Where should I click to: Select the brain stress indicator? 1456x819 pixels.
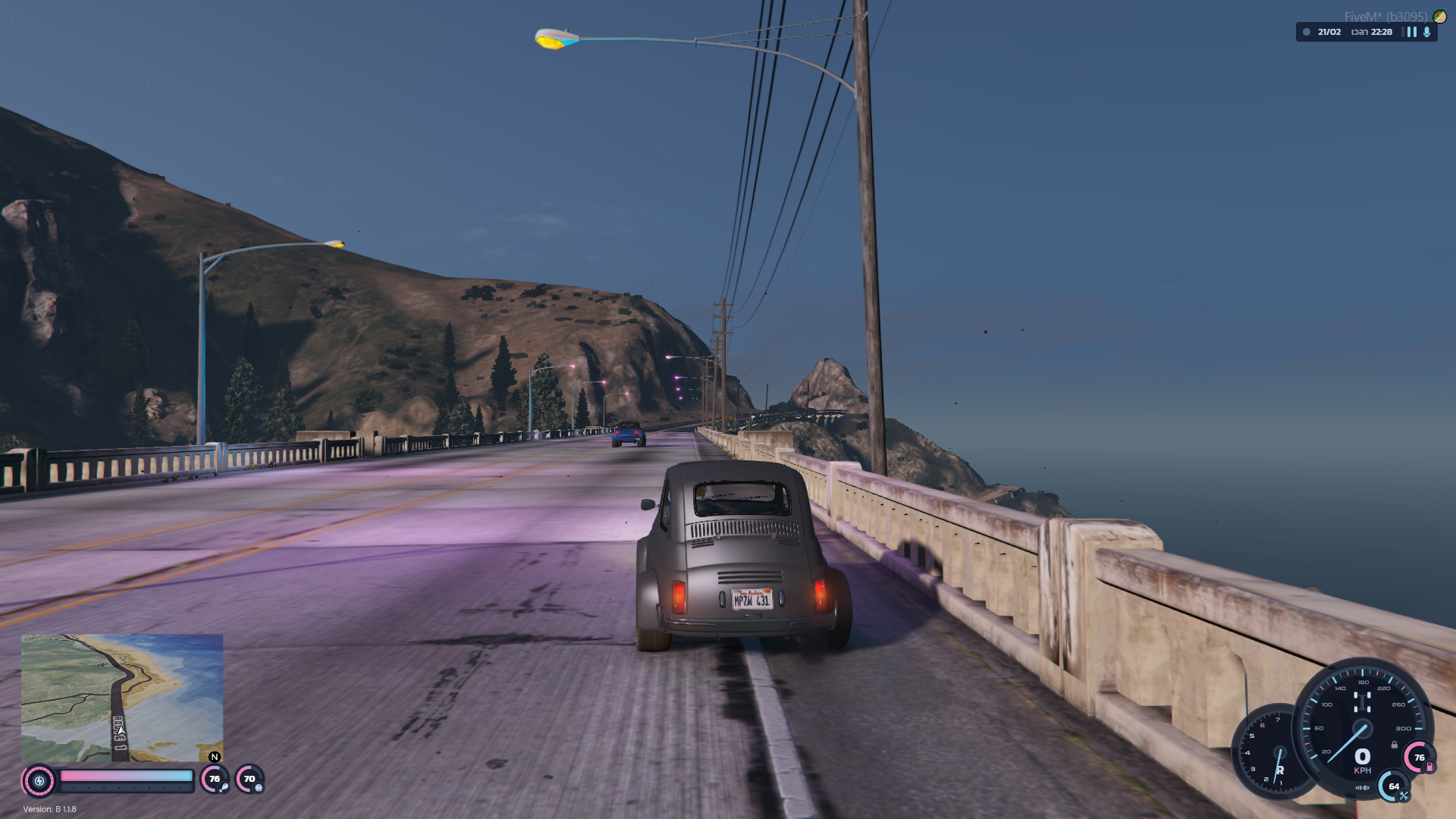[259, 787]
